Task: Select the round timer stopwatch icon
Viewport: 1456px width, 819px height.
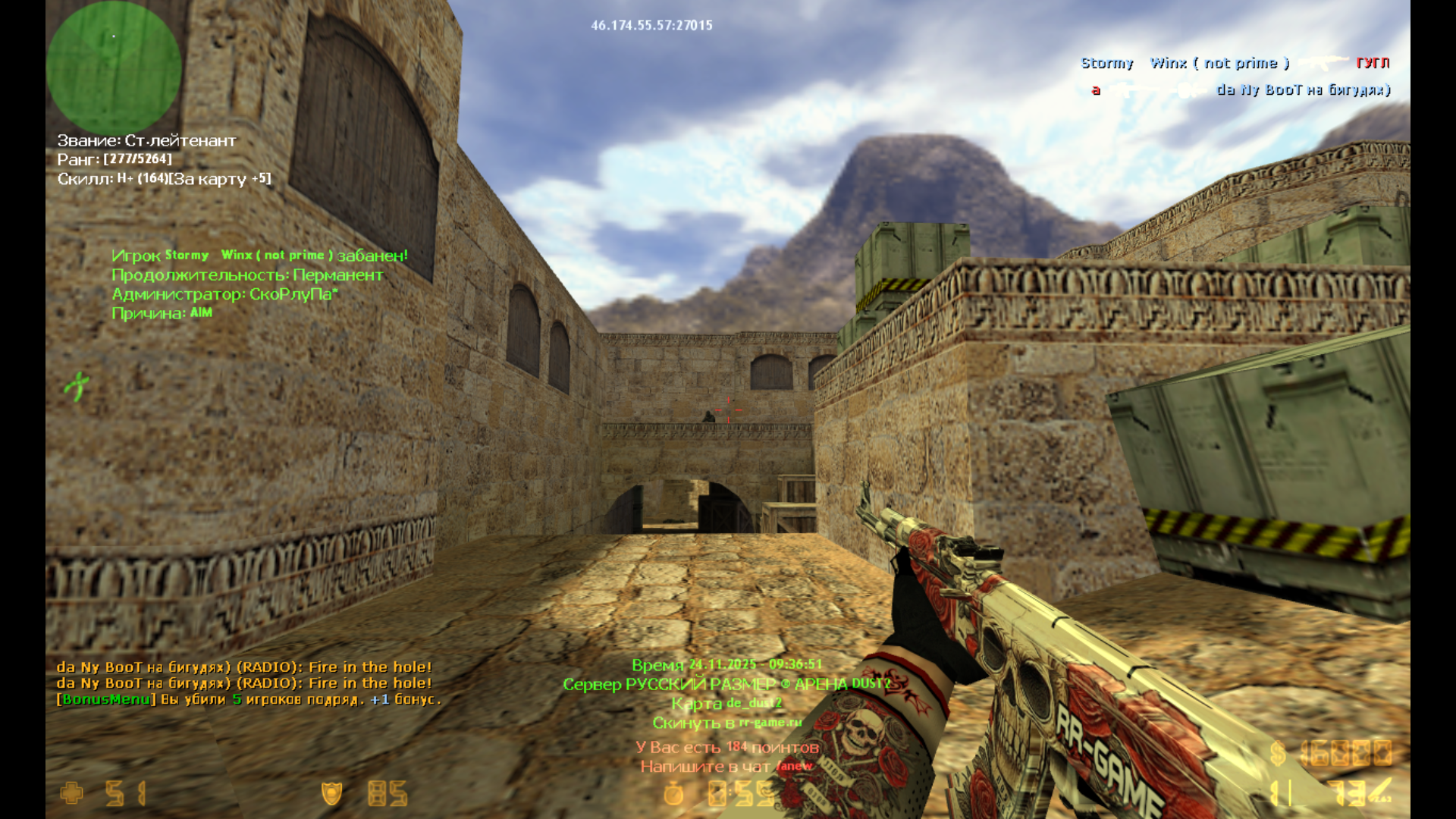Action: [x=673, y=793]
